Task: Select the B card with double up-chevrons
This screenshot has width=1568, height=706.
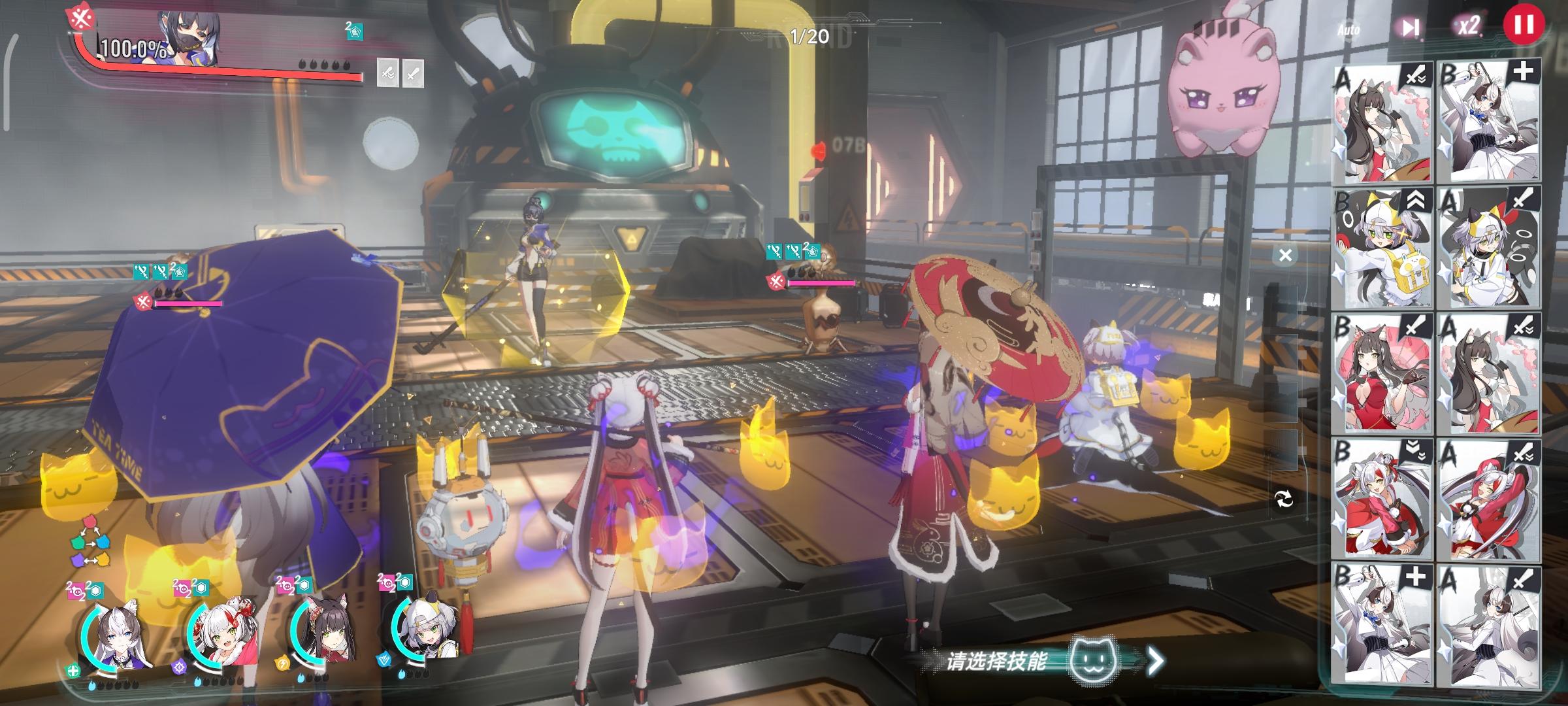Action: point(1382,248)
